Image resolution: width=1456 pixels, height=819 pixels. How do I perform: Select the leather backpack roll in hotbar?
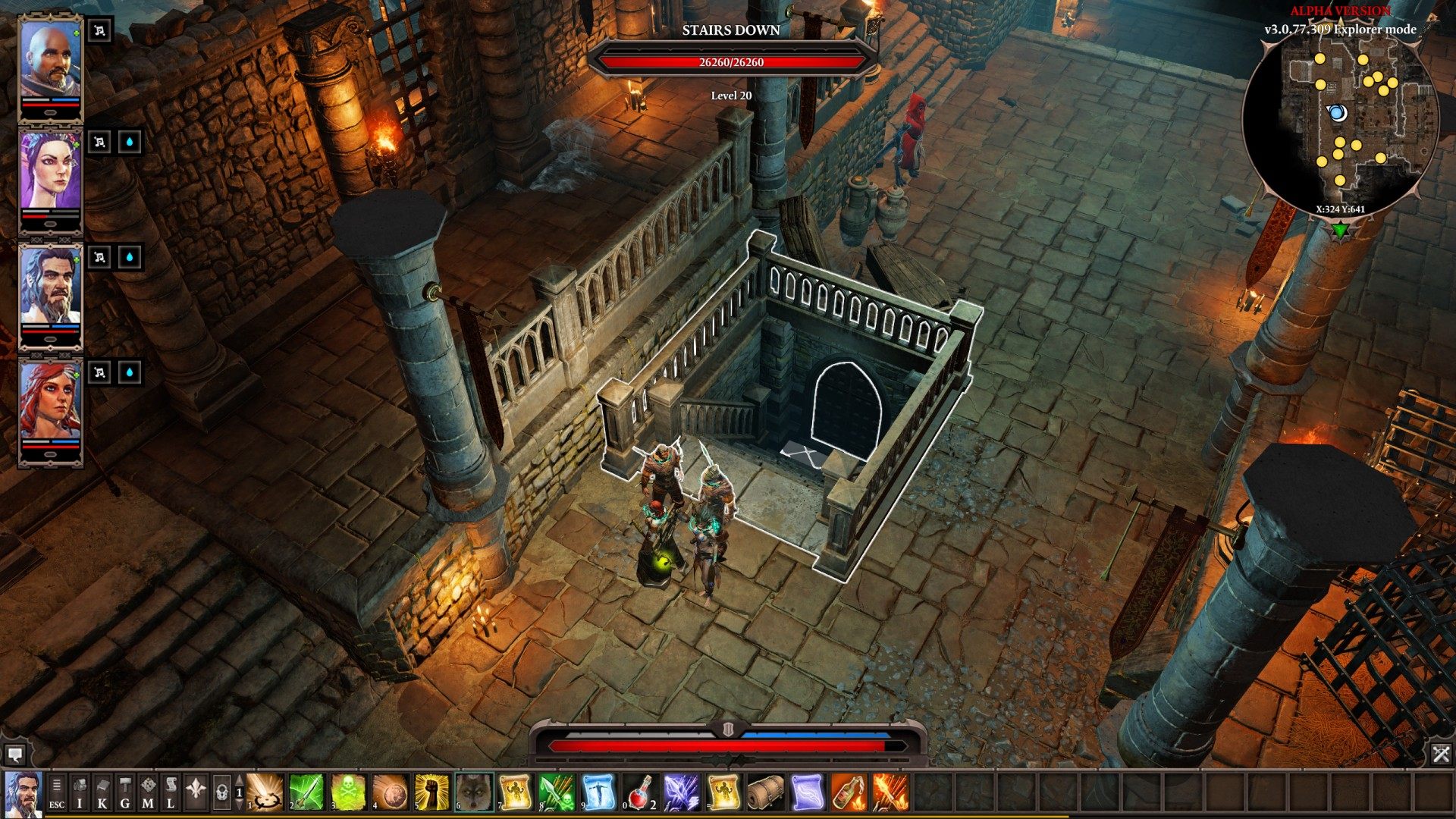click(765, 792)
